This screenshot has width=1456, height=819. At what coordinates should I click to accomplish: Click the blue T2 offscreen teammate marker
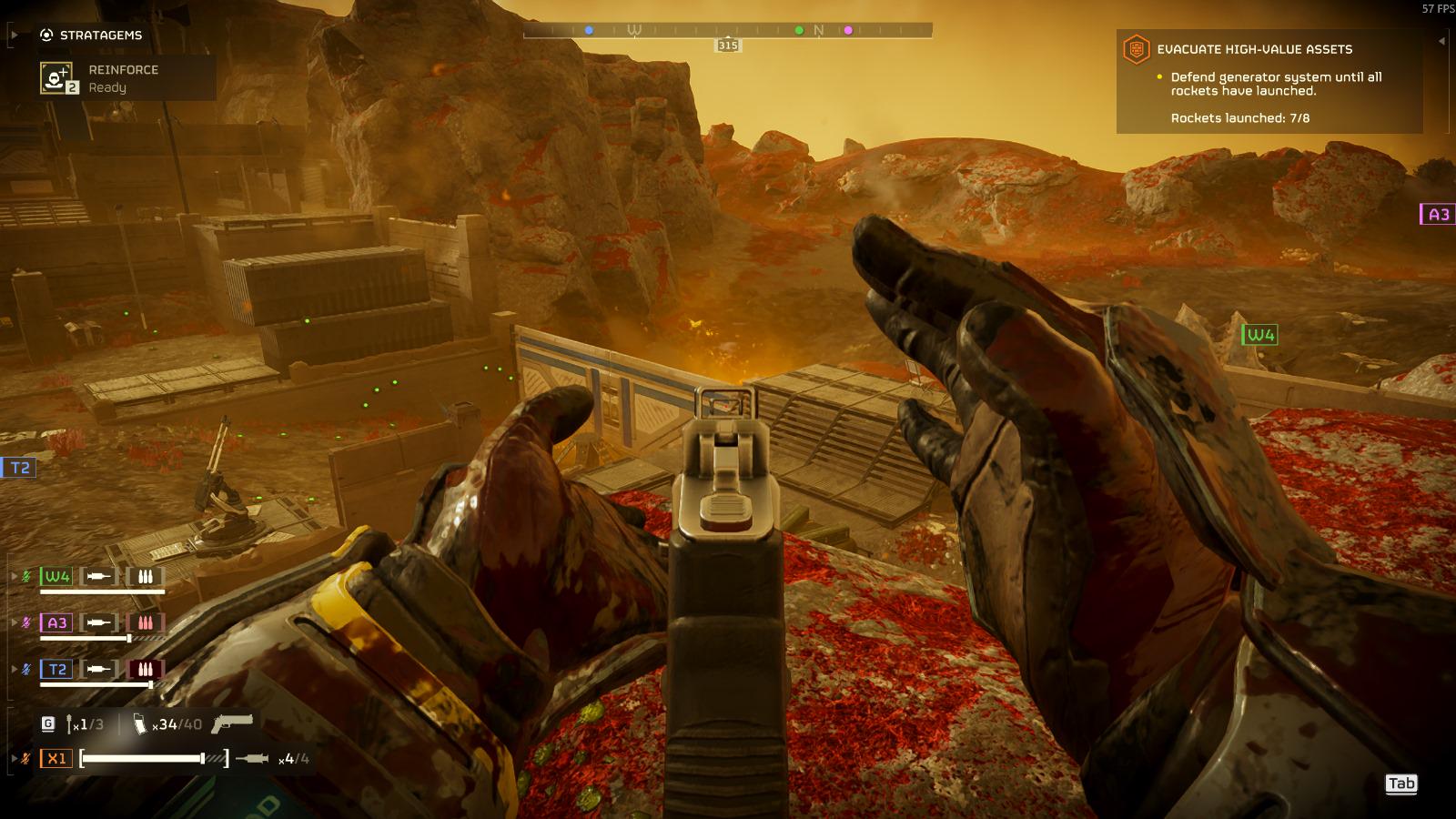19,468
